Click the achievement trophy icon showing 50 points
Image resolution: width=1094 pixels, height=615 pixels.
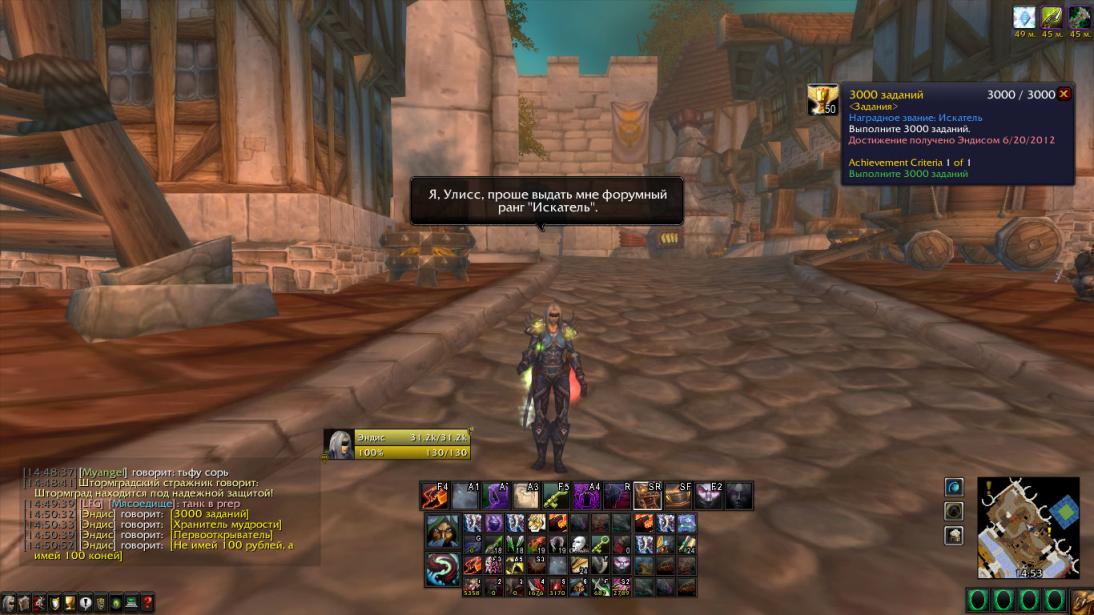click(x=822, y=99)
